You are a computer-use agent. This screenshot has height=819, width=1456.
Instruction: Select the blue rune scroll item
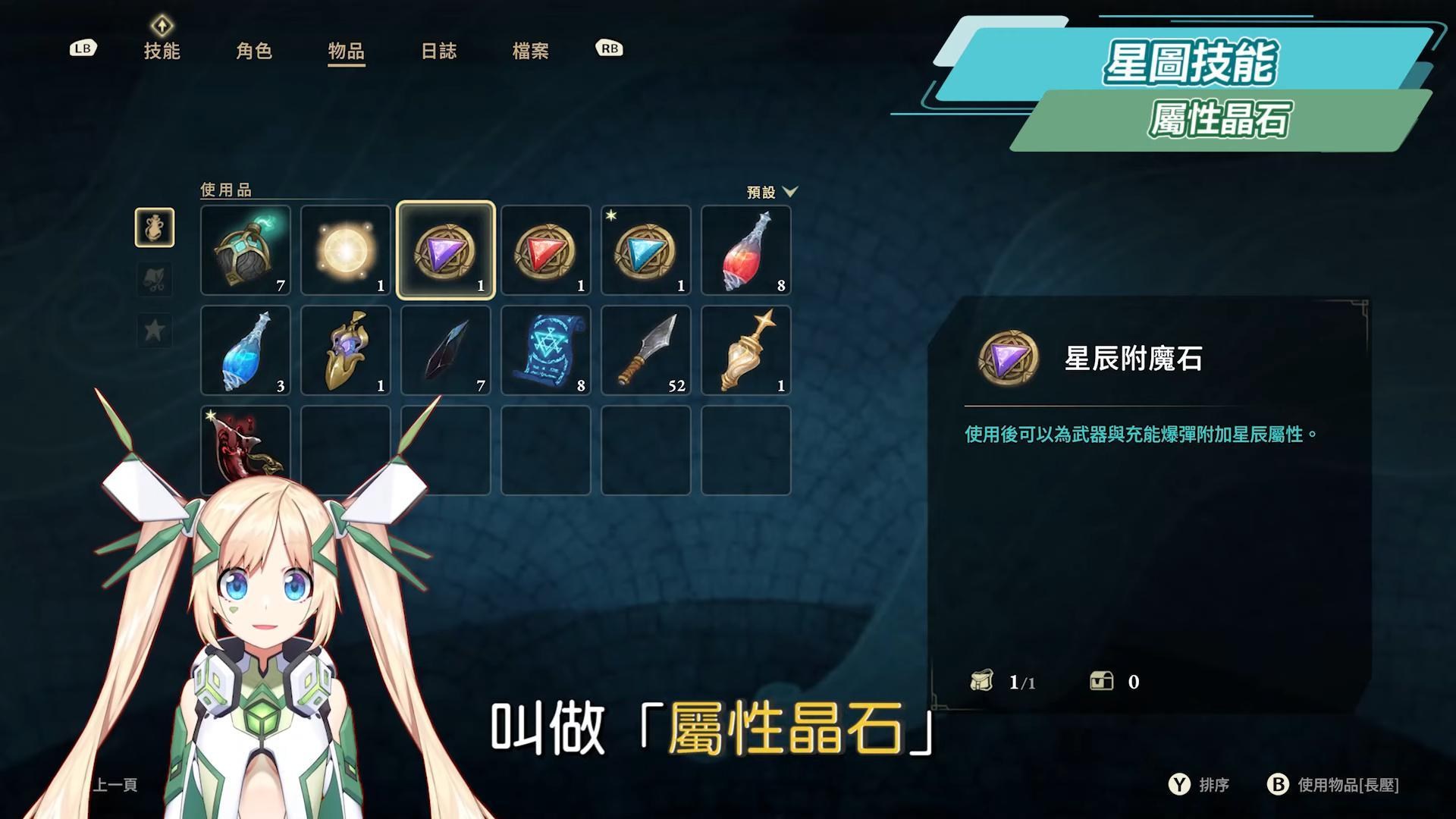pyautogui.click(x=546, y=351)
